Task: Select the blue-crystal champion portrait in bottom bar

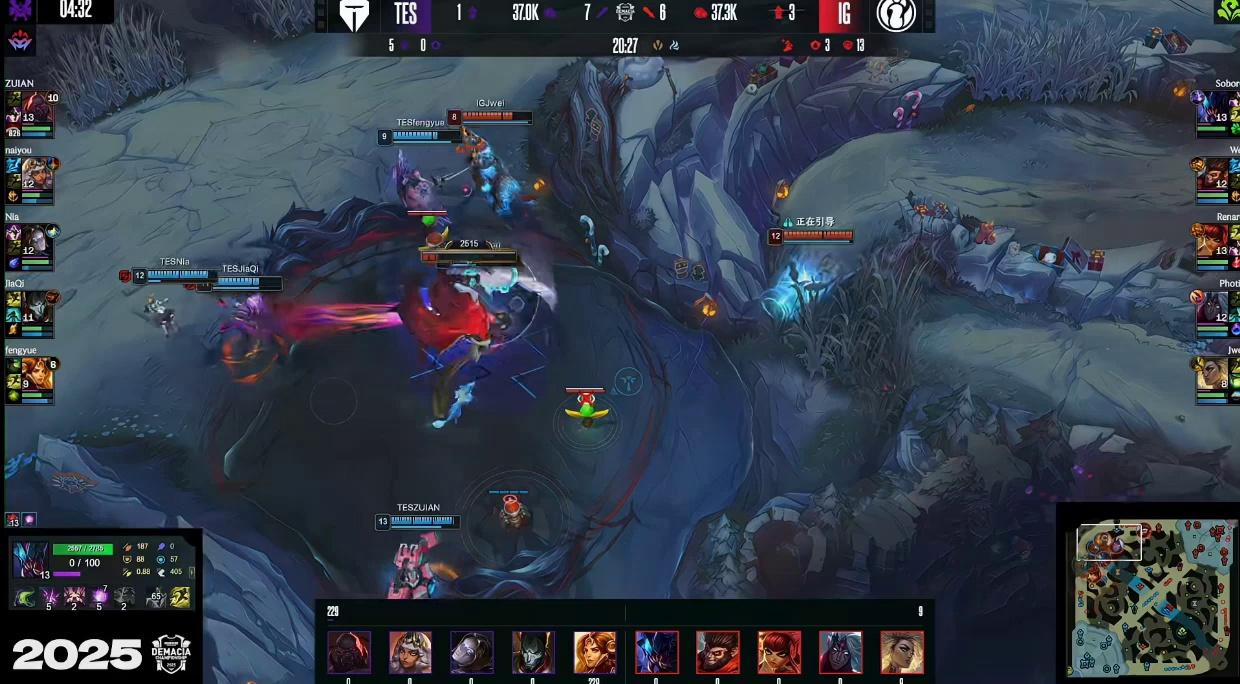Action: (656, 652)
